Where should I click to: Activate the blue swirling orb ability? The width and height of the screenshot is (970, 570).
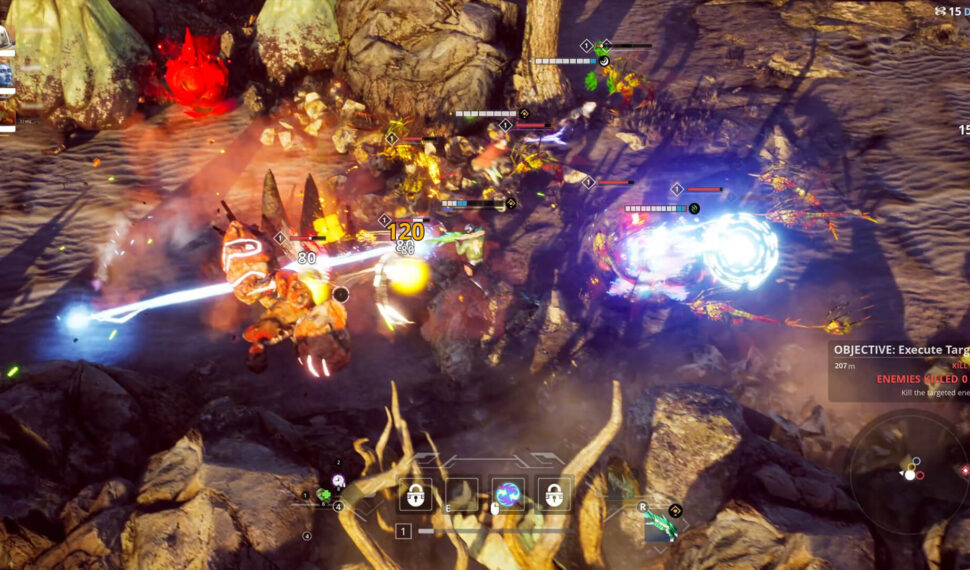508,493
